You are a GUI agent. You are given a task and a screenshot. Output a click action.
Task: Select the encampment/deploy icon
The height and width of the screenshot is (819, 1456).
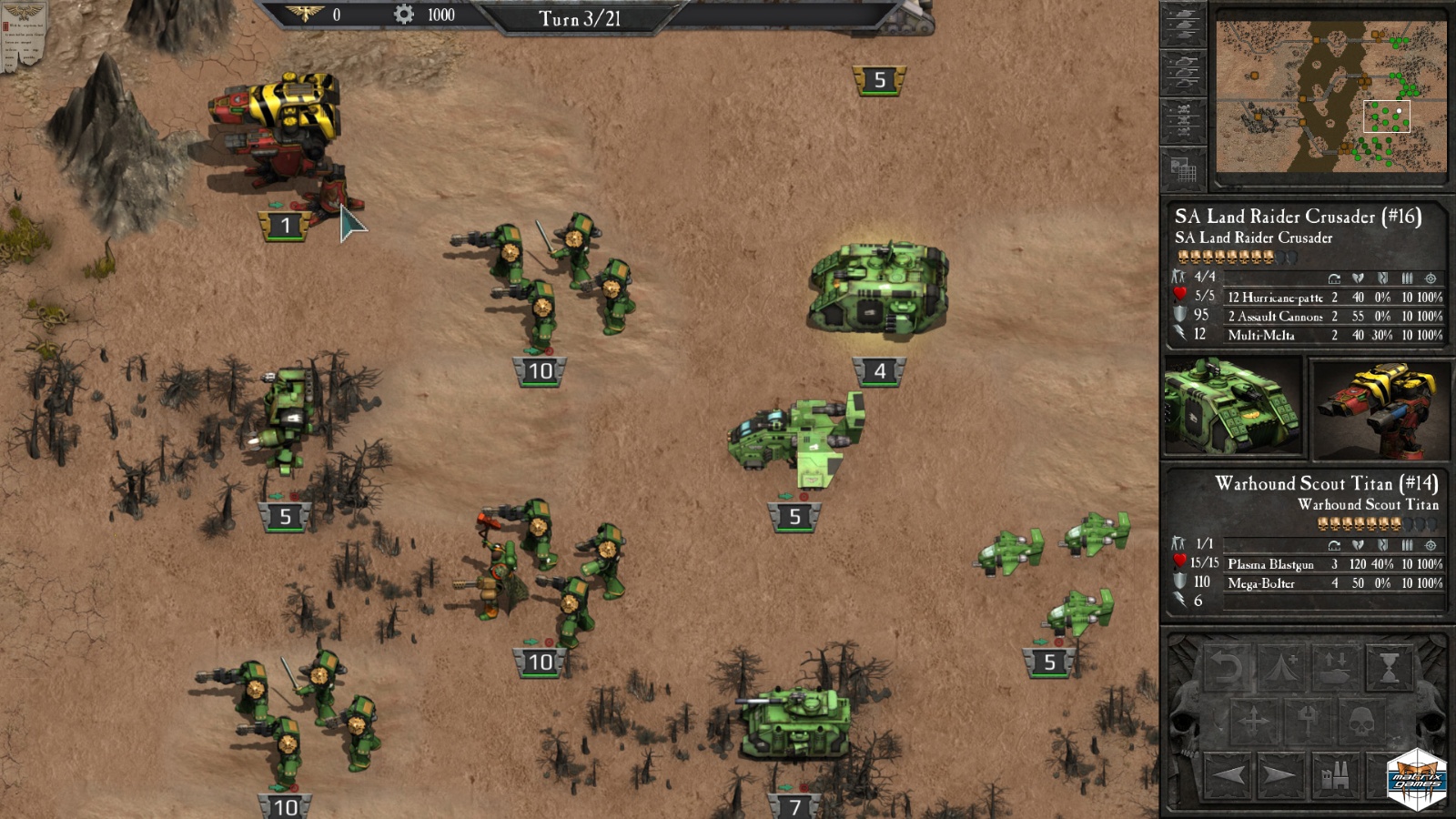tap(1280, 667)
